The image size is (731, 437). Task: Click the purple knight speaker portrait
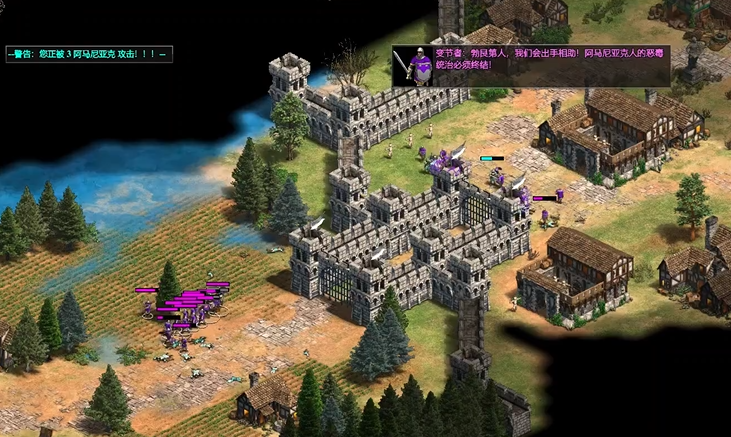pos(412,65)
